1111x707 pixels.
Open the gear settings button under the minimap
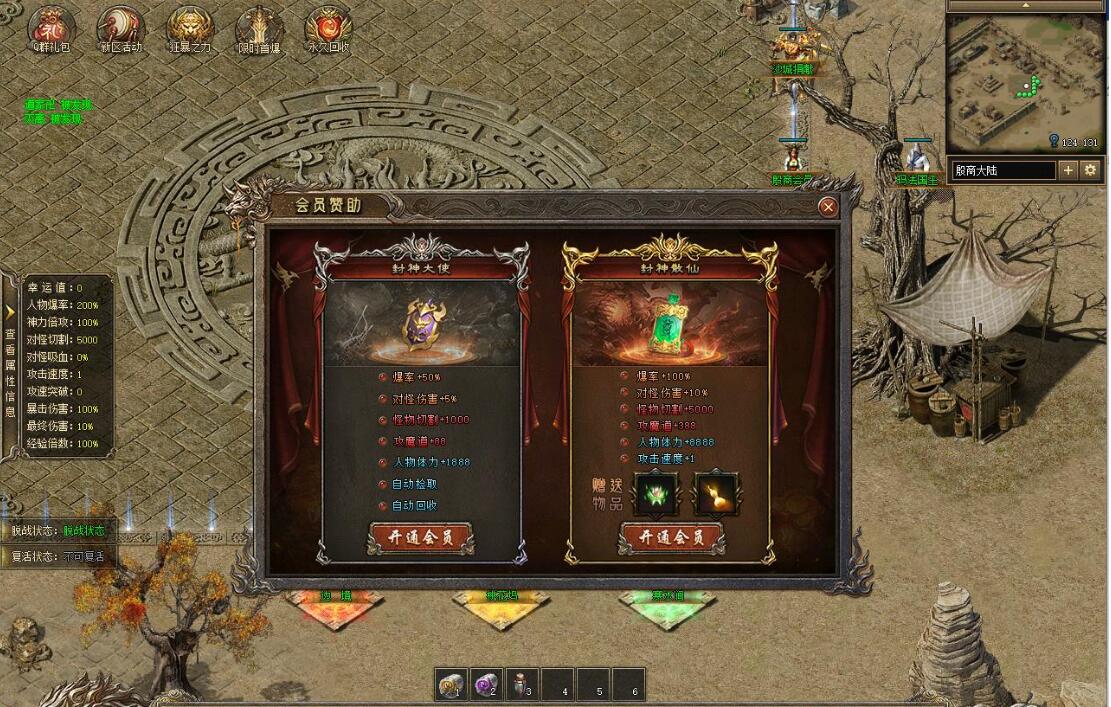coord(1090,170)
